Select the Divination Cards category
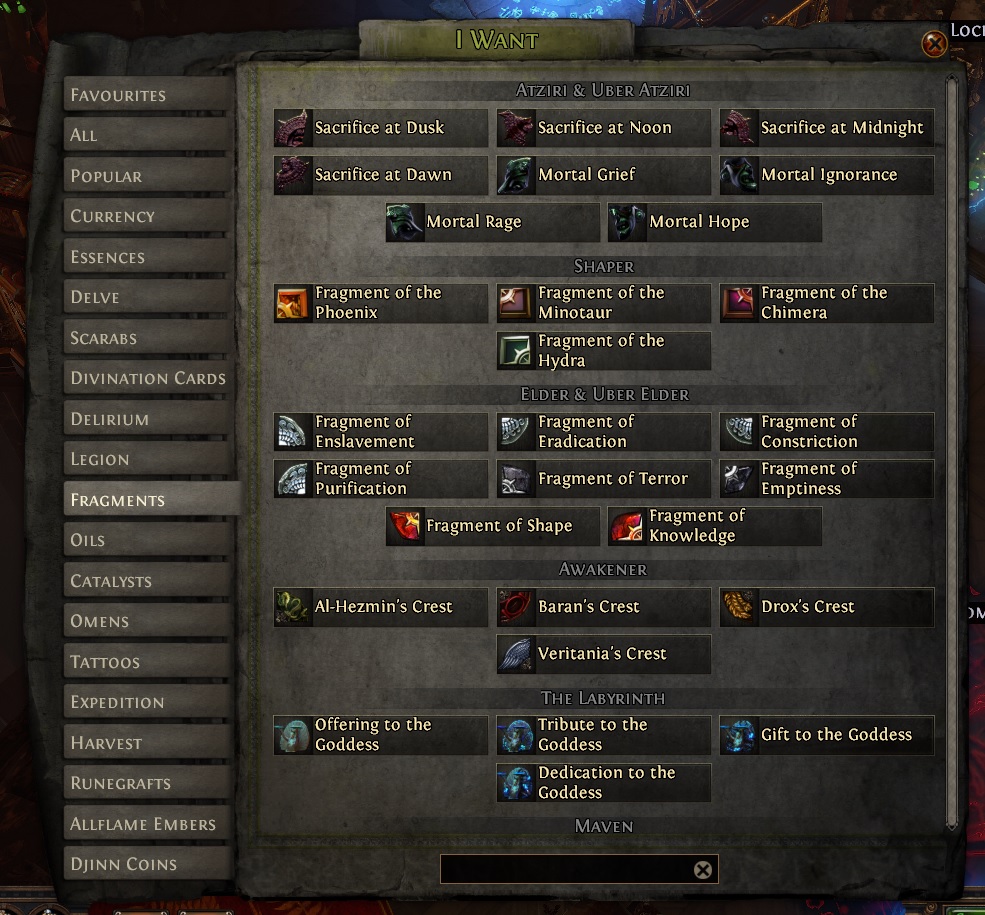The image size is (985, 915). pos(150,378)
